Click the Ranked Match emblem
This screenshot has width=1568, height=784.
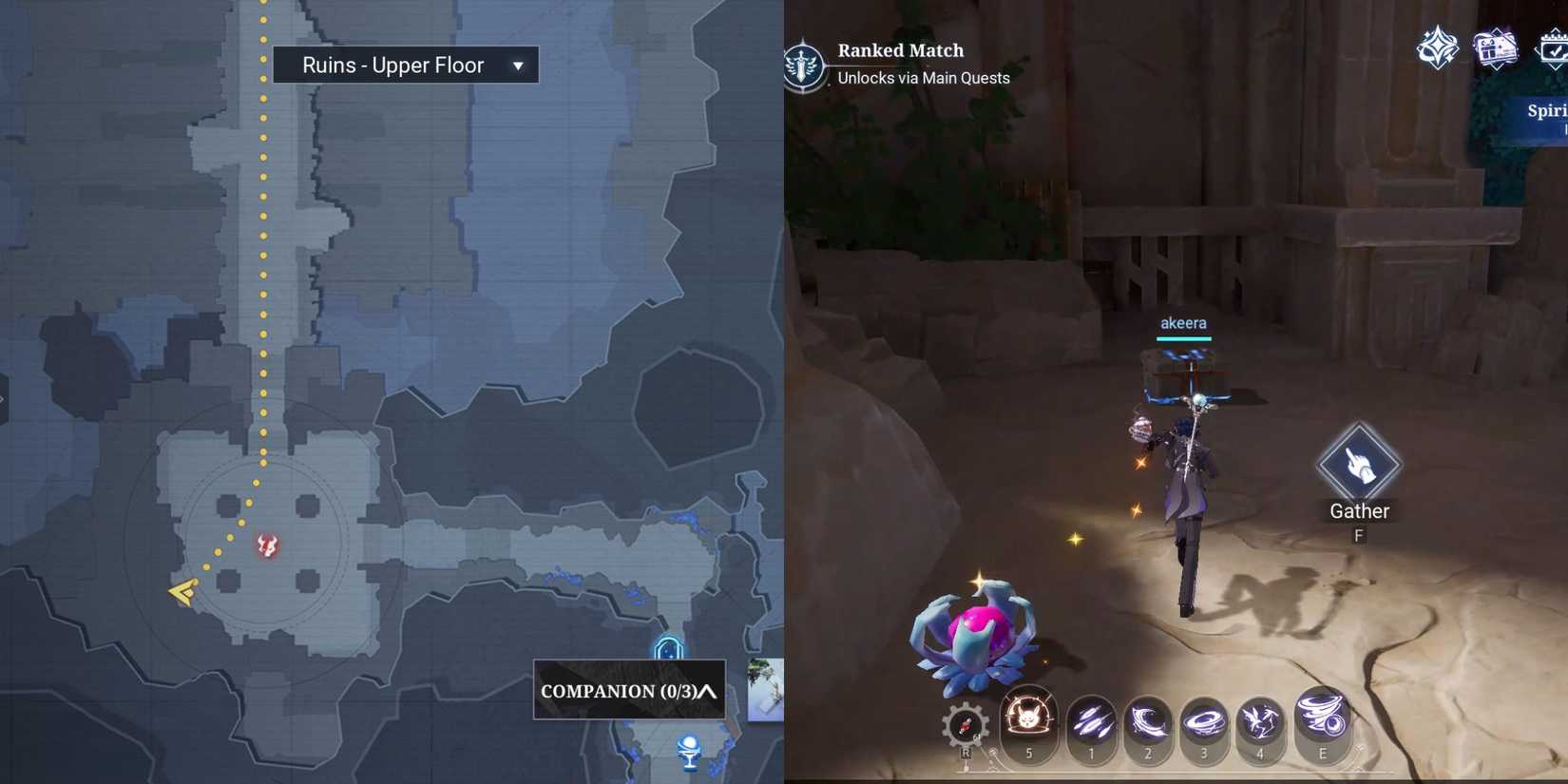pyautogui.click(x=806, y=65)
